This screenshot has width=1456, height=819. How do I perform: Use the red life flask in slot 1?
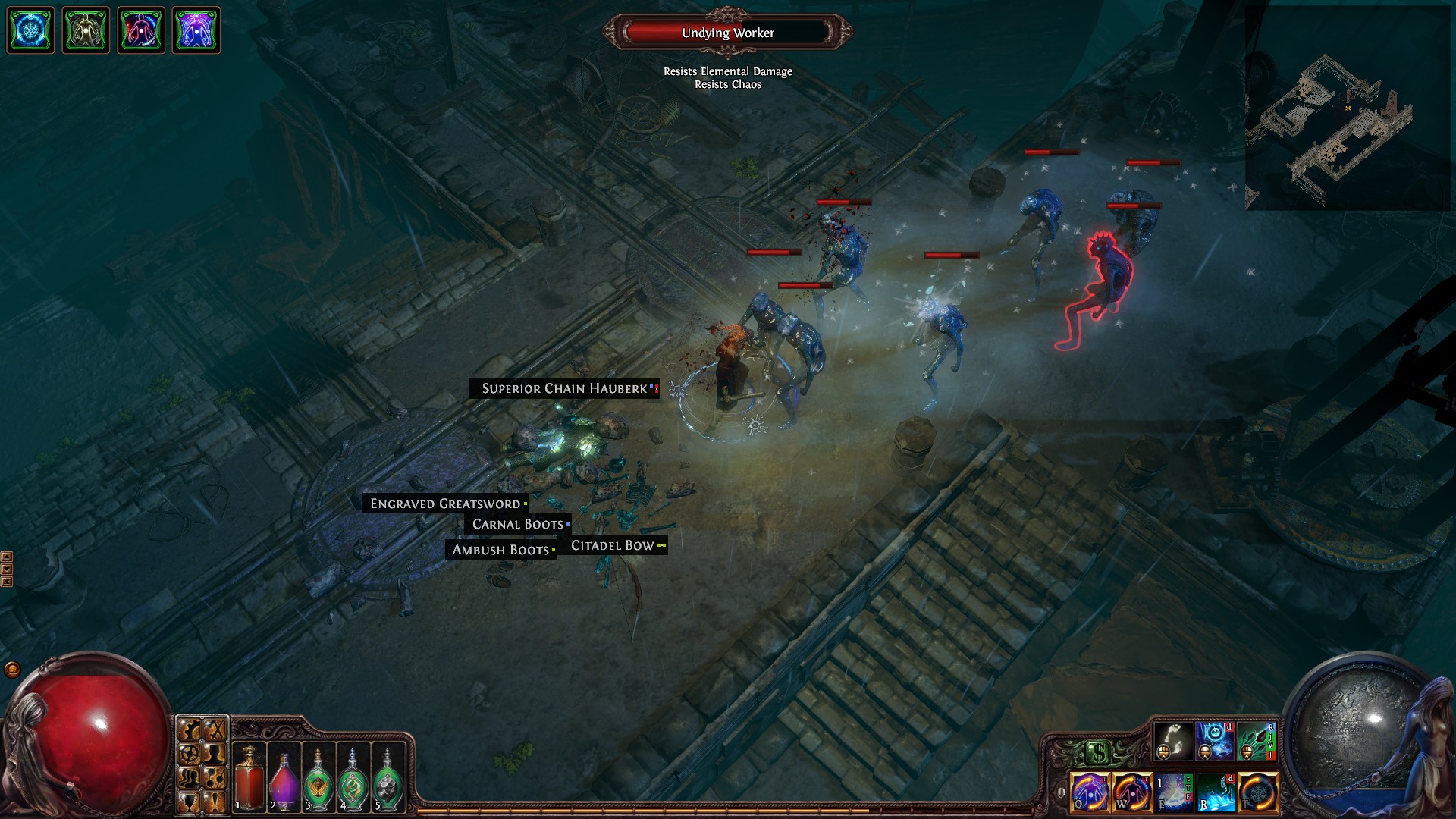pos(249,777)
